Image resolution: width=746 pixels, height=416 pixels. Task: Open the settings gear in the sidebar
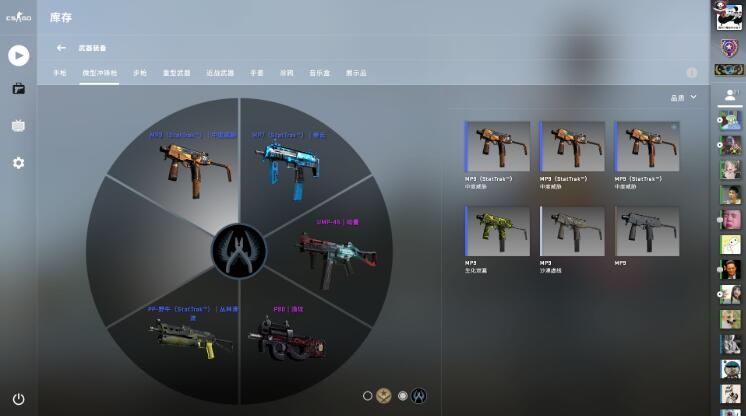(x=18, y=163)
